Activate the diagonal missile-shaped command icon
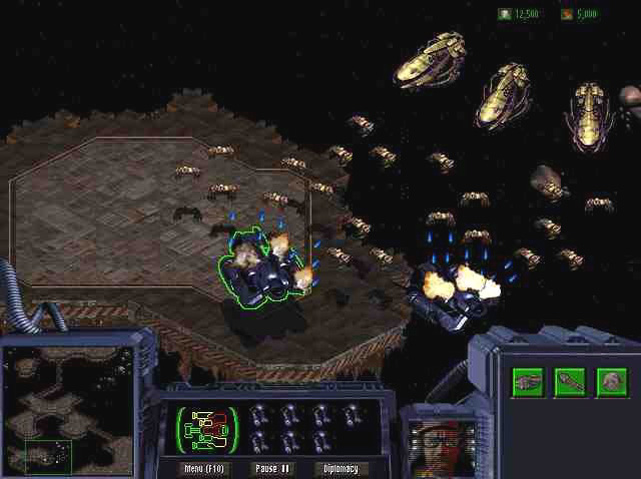This screenshot has height=479, width=641. (x=570, y=382)
